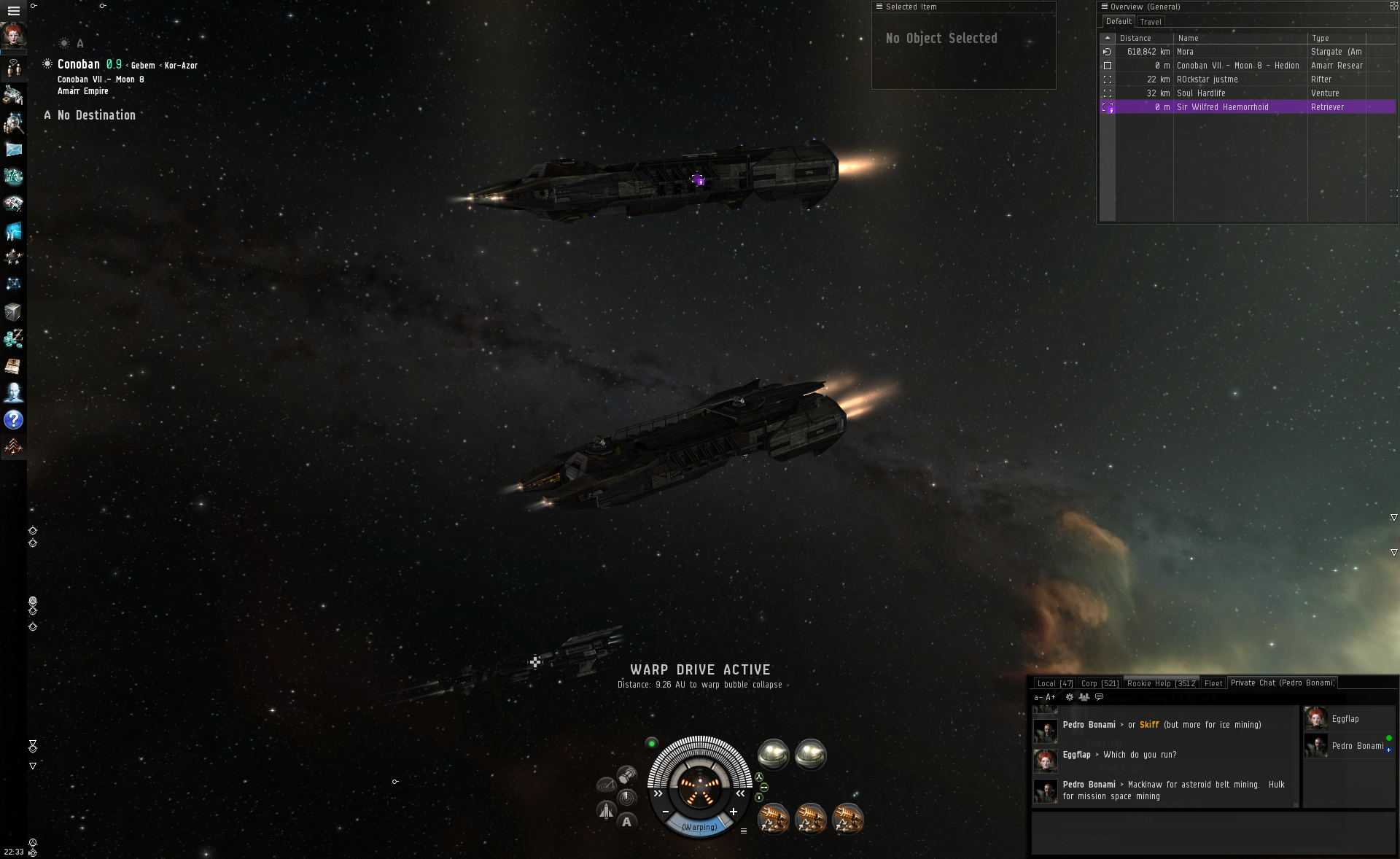Select R0ckstar justme Rifter in overview
The image size is (1400, 859).
tap(1240, 79)
